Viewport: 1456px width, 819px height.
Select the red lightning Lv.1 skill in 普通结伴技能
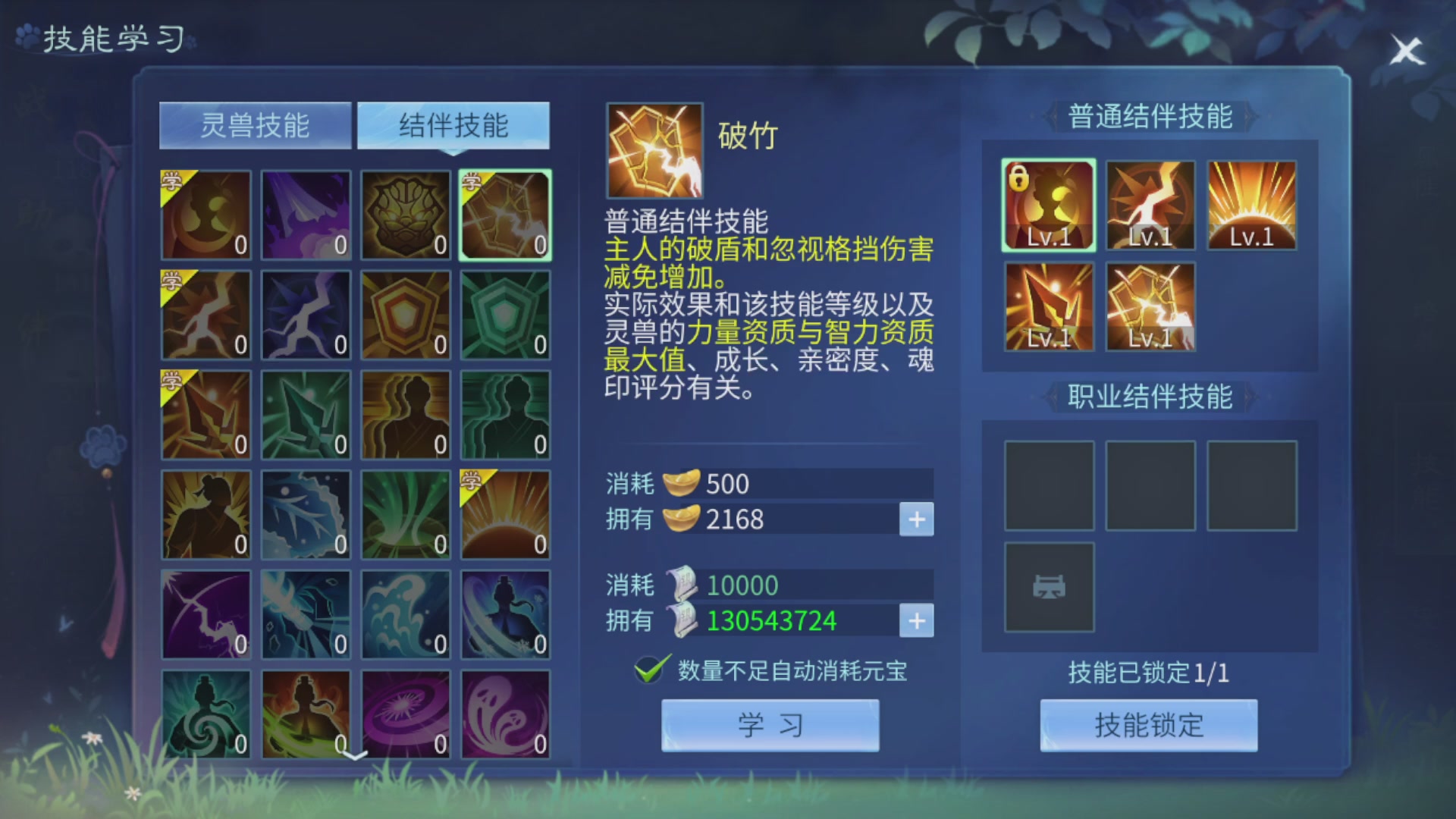pos(1150,205)
